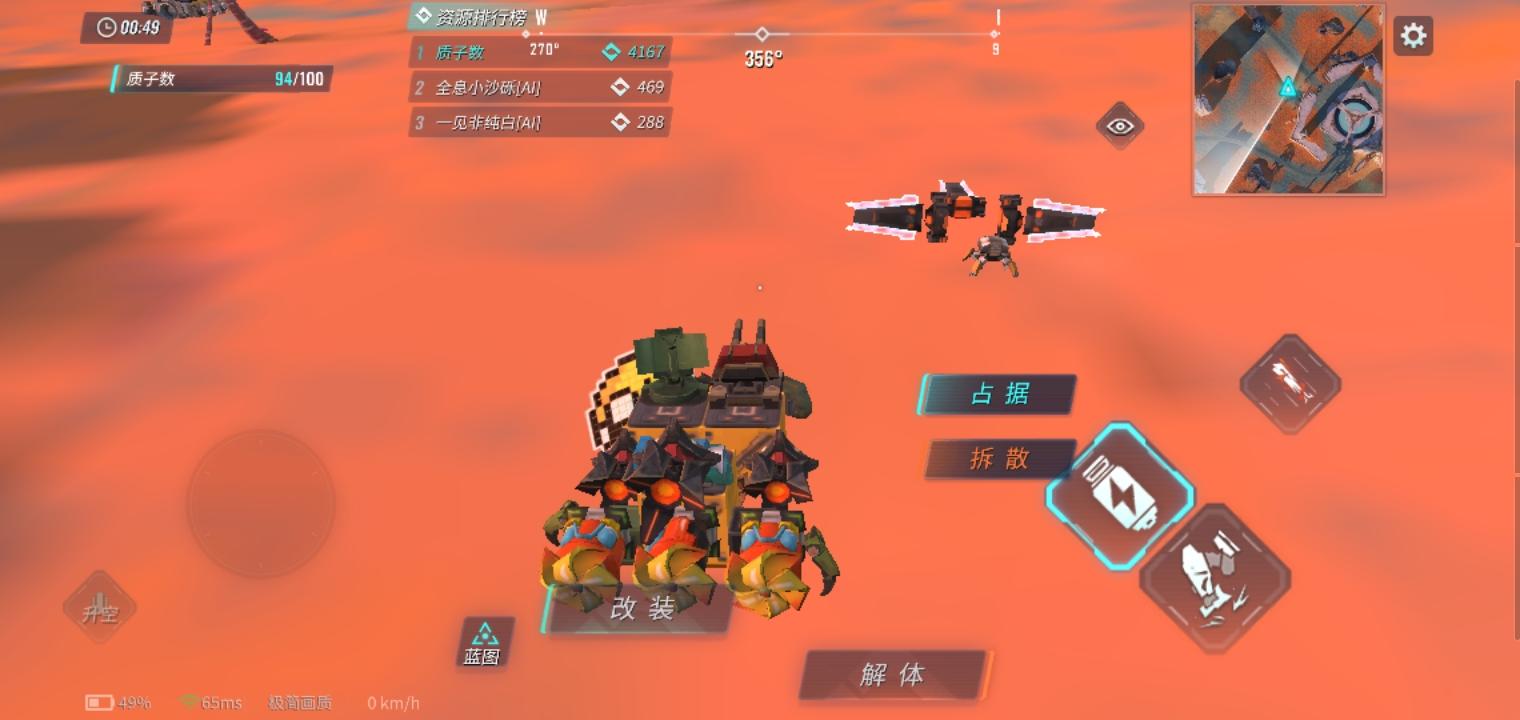
Task: Select the part-breaking skill icon
Action: coord(1216,578)
